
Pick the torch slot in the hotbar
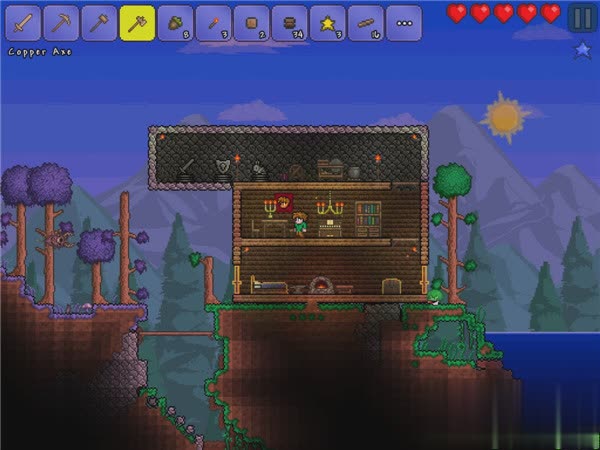tap(213, 23)
